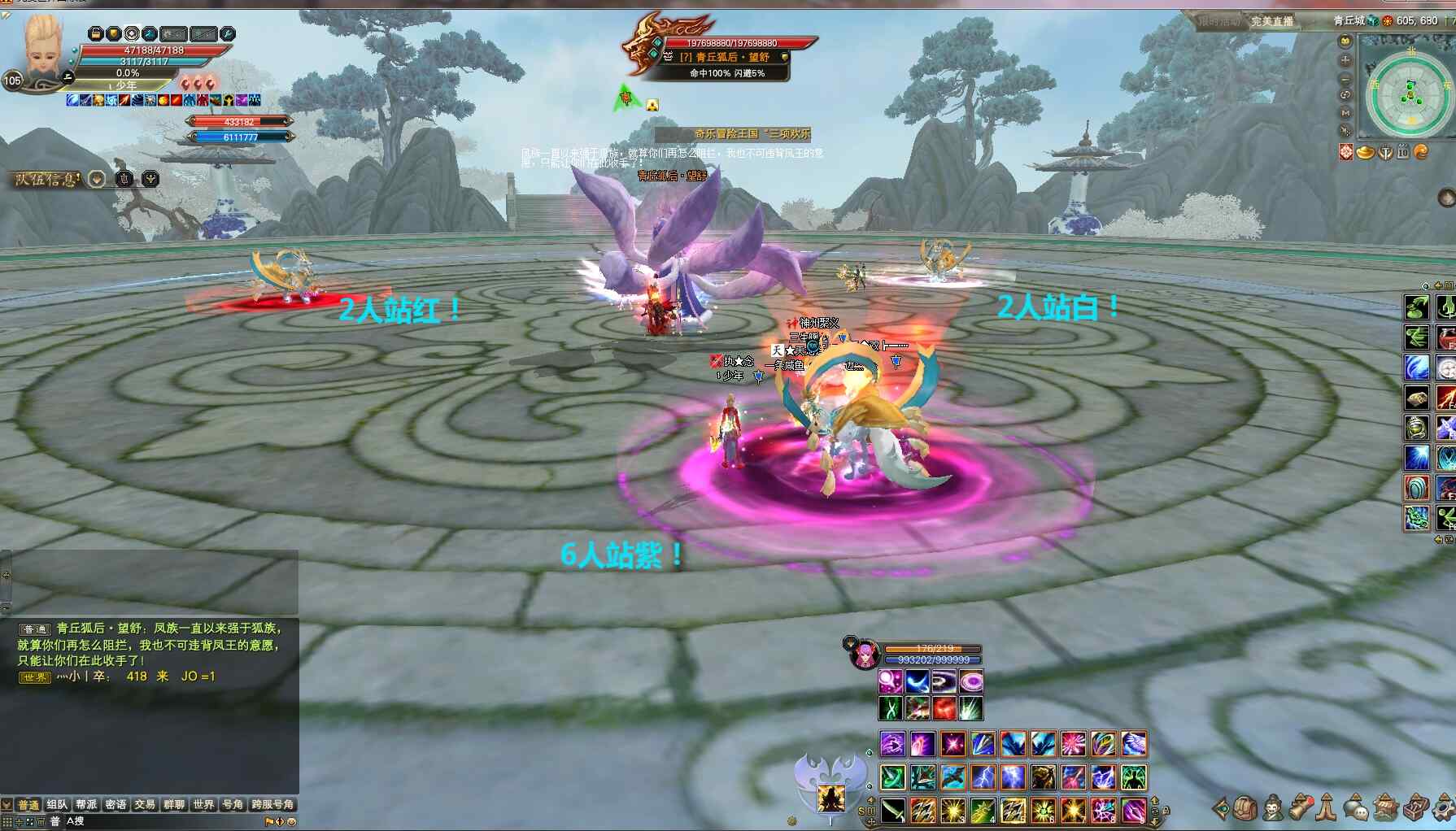Open the 完美直播 live stream tab

click(1271, 21)
